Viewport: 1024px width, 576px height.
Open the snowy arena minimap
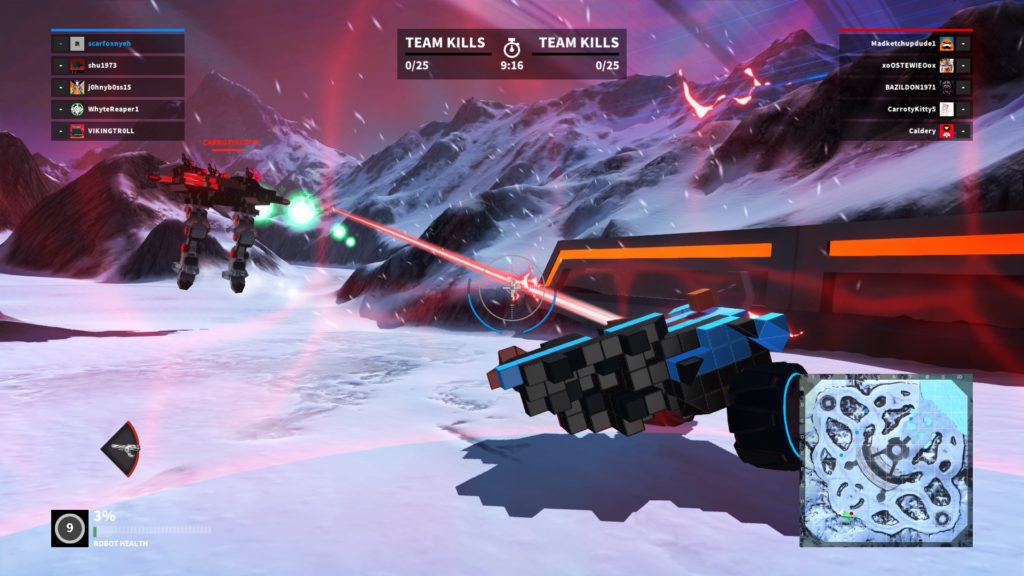[885, 460]
